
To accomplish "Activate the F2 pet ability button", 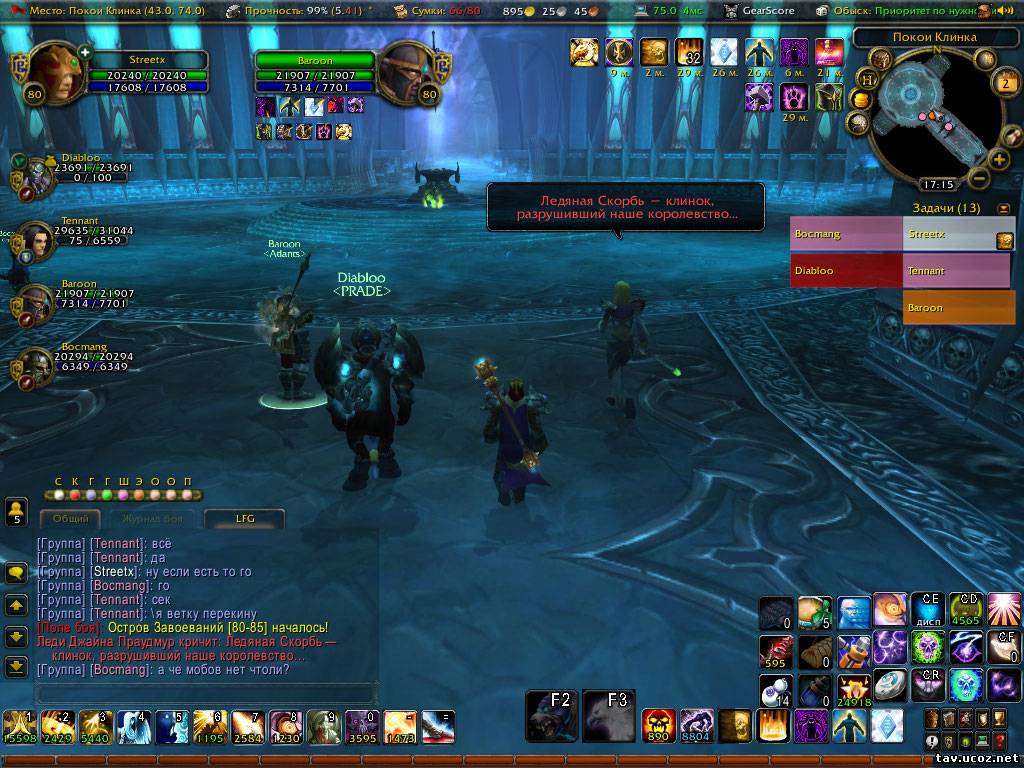I will (x=552, y=715).
